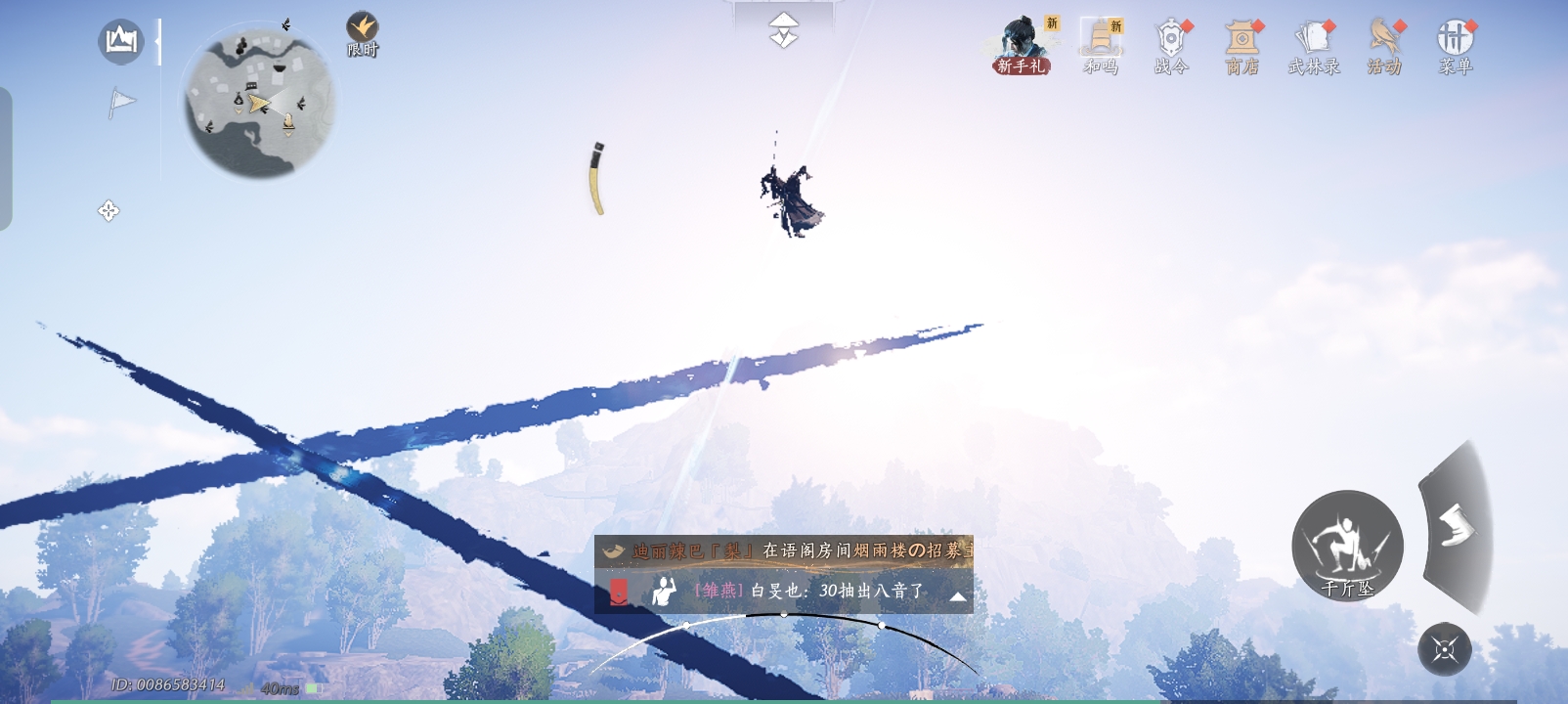Open the 新手礼 newbie gift menu
The image size is (1568, 704).
[x=1022, y=44]
